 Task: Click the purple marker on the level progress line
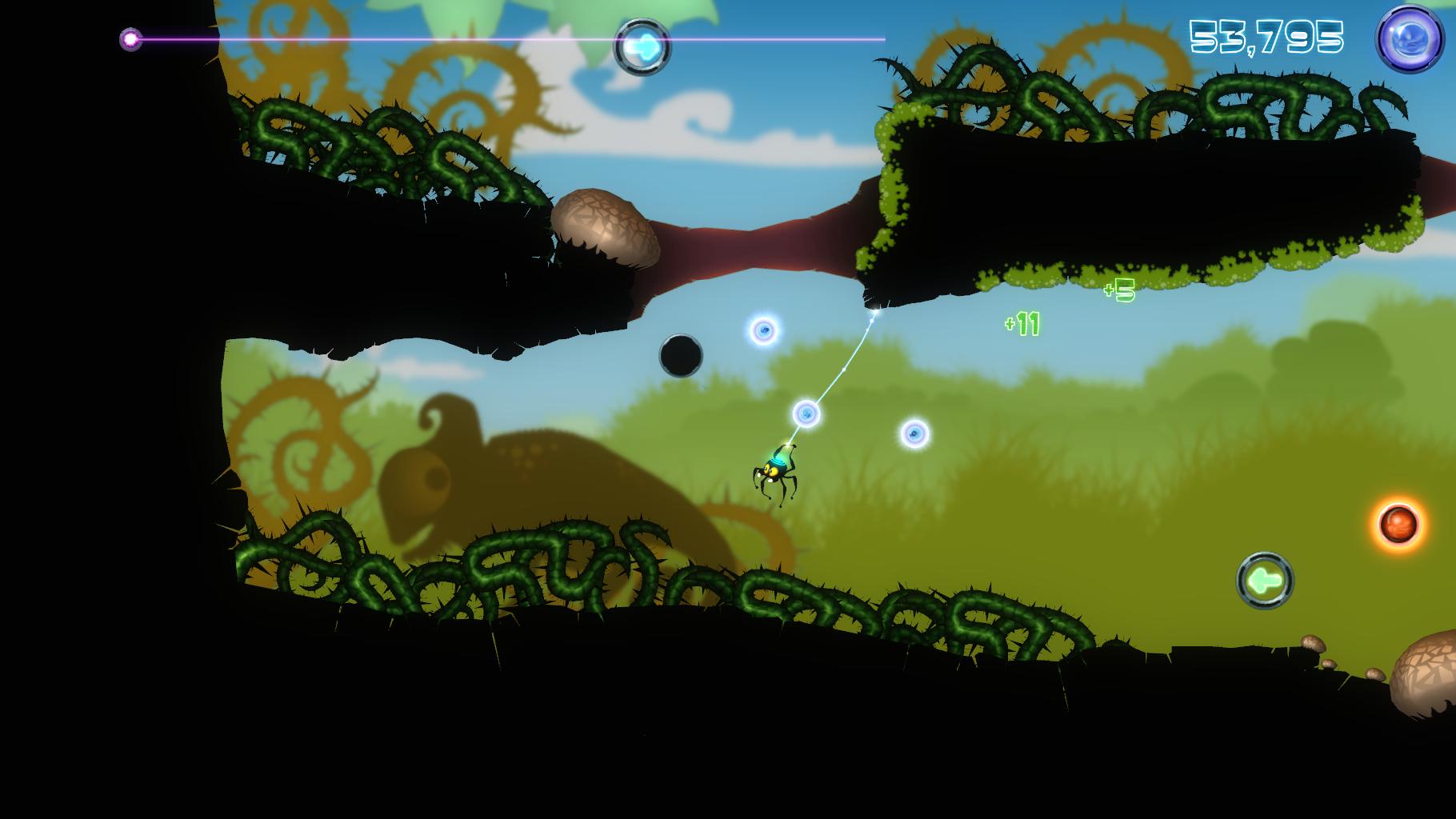[x=130, y=38]
